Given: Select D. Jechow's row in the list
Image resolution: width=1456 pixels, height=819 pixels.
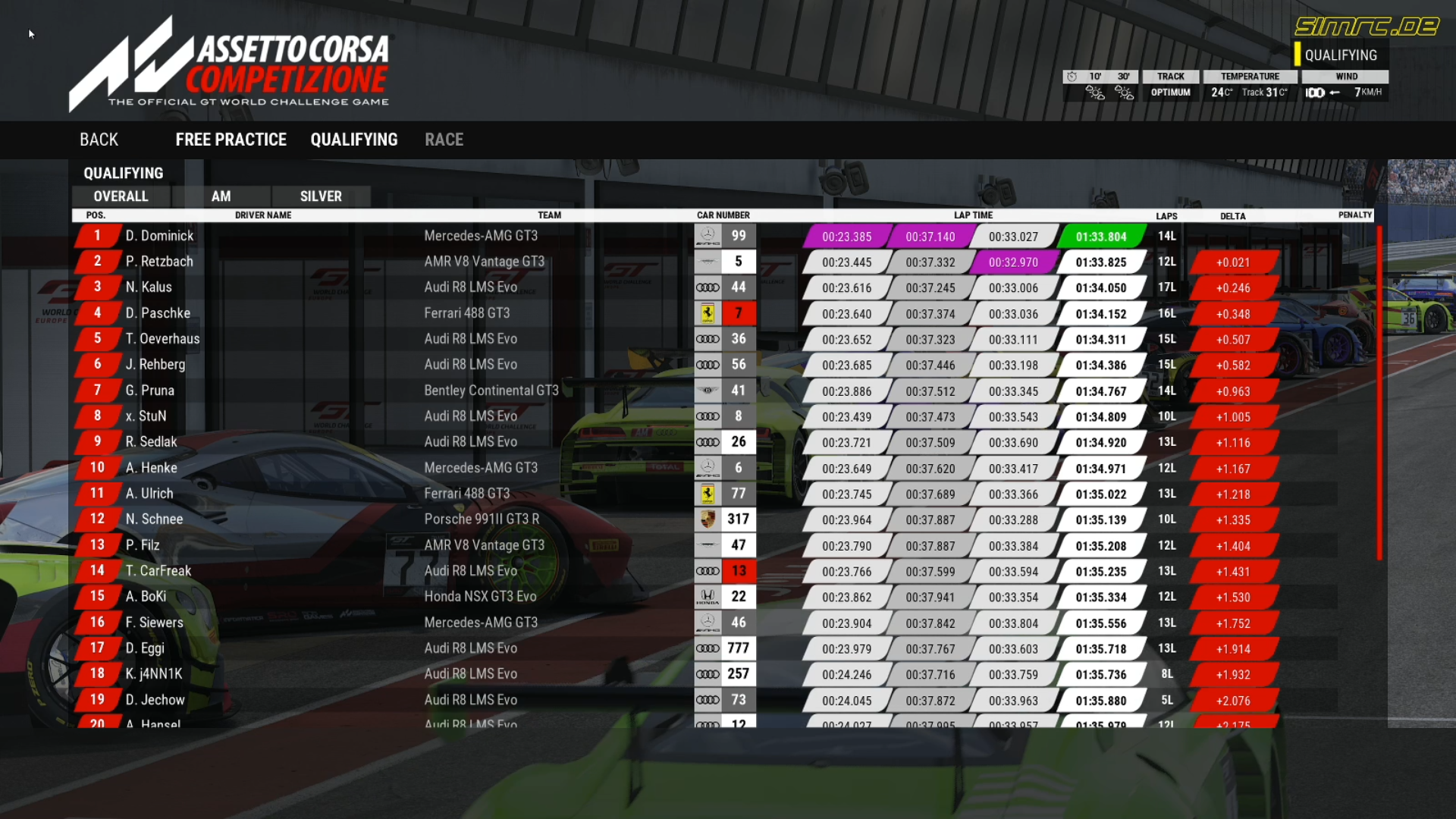Looking at the screenshot, I should coord(155,700).
